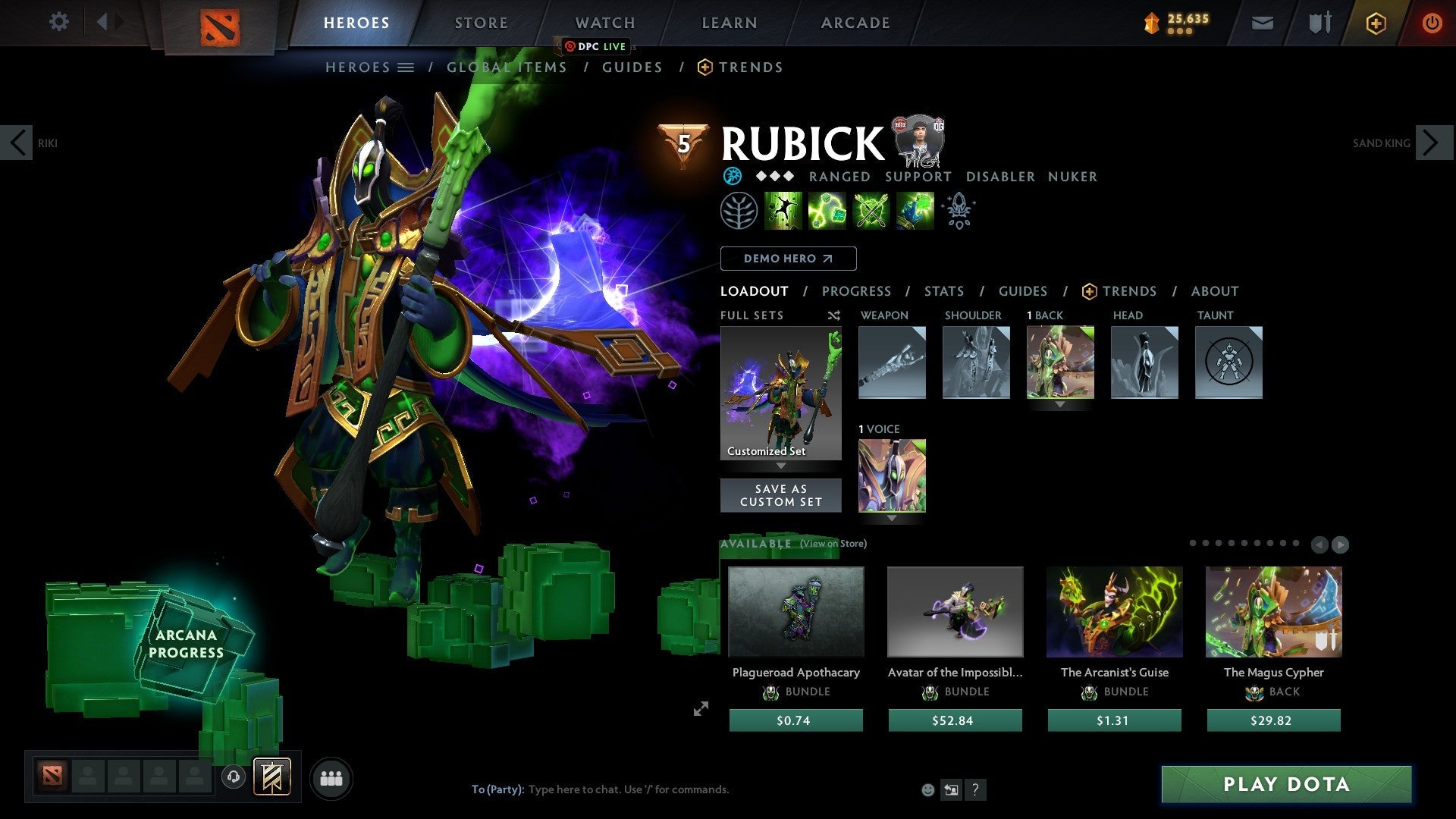Toggle the shuffle icon next to Full Sets

pos(833,315)
